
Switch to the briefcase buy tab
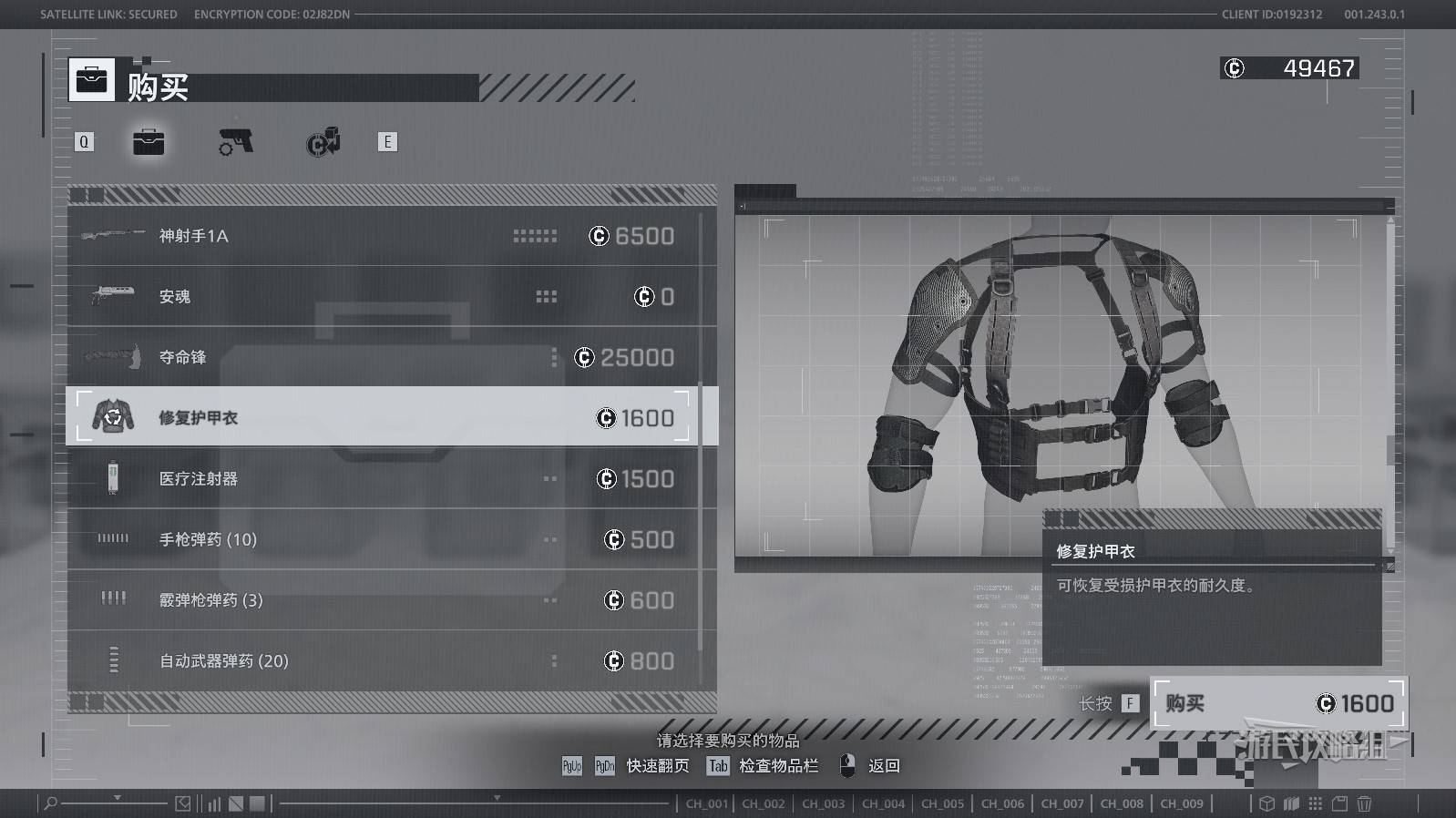coord(149,142)
